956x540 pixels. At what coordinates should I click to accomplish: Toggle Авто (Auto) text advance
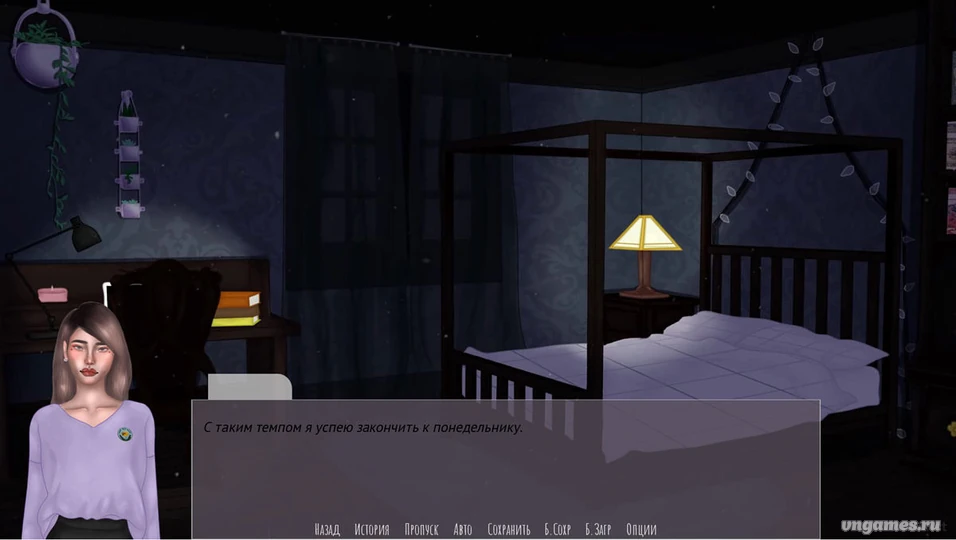click(463, 529)
